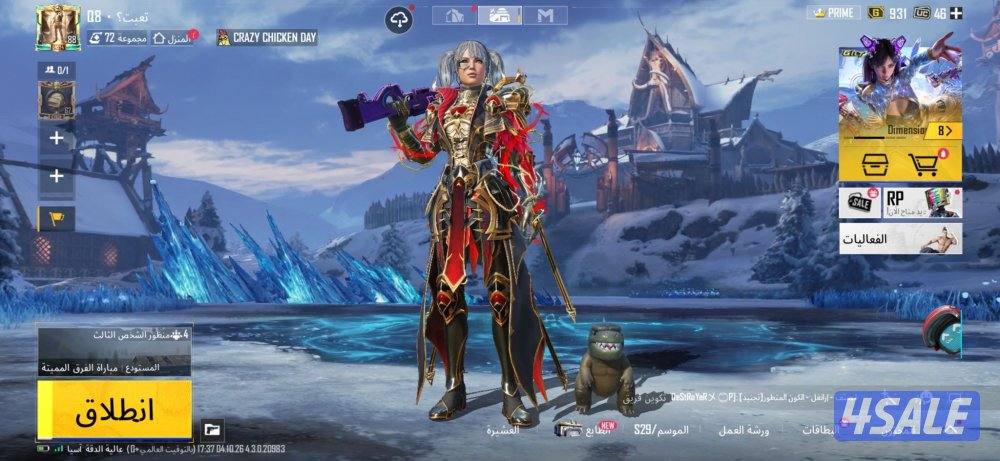Open the SALE offers tile
This screenshot has height=461, width=1000.
pos(859,203)
